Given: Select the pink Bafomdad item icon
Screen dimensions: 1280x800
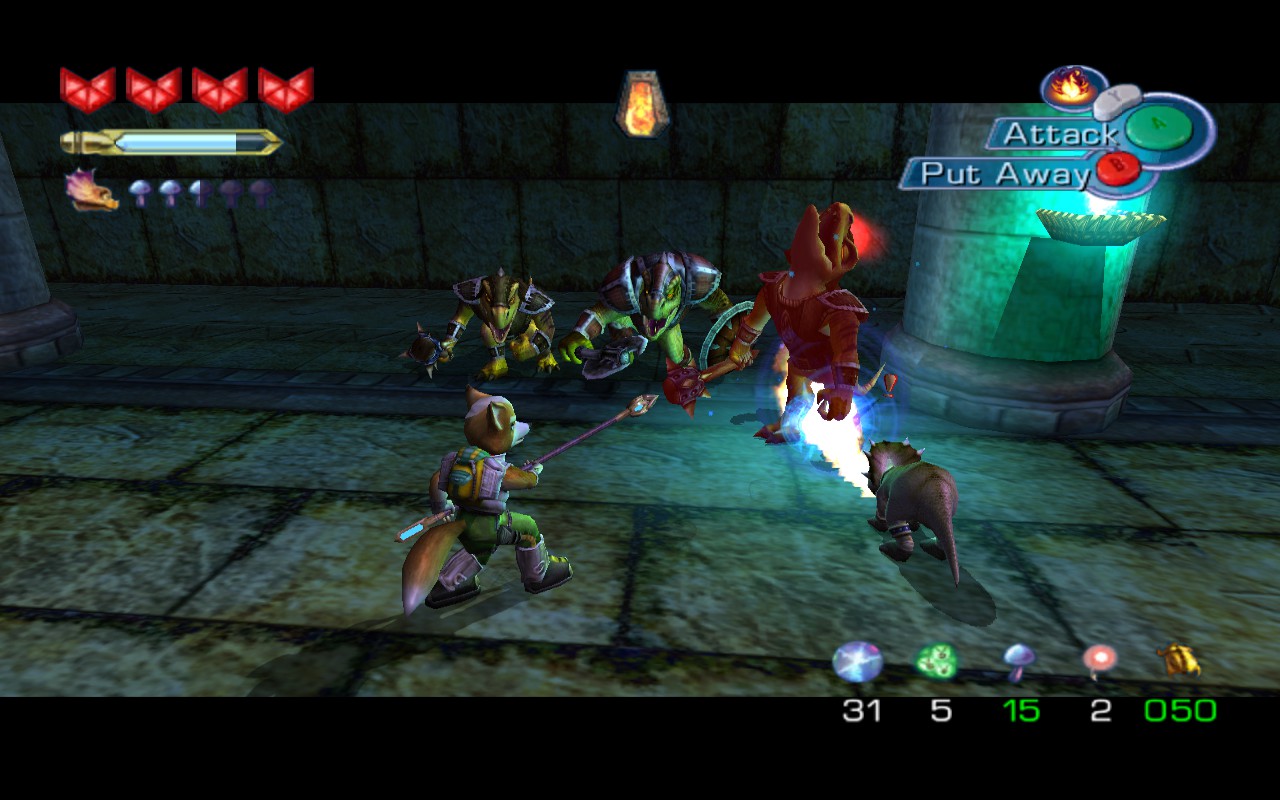Looking at the screenshot, I should 1098,660.
